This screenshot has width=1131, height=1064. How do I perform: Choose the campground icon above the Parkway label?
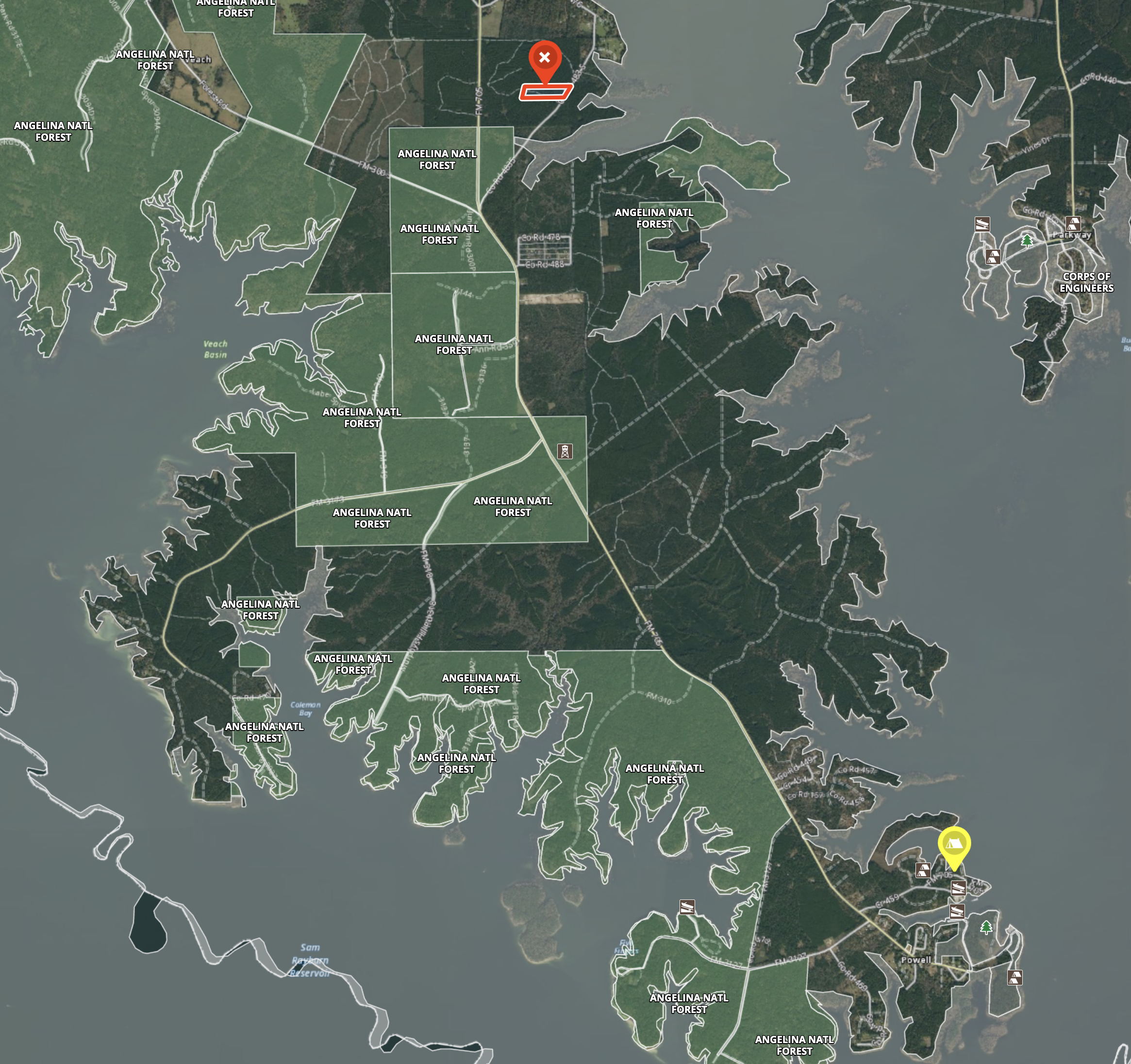1073,223
